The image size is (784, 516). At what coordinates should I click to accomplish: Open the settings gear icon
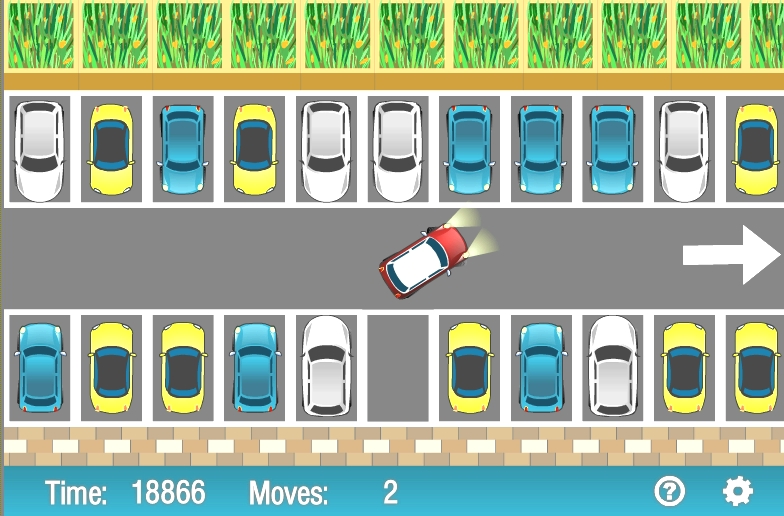[738, 491]
